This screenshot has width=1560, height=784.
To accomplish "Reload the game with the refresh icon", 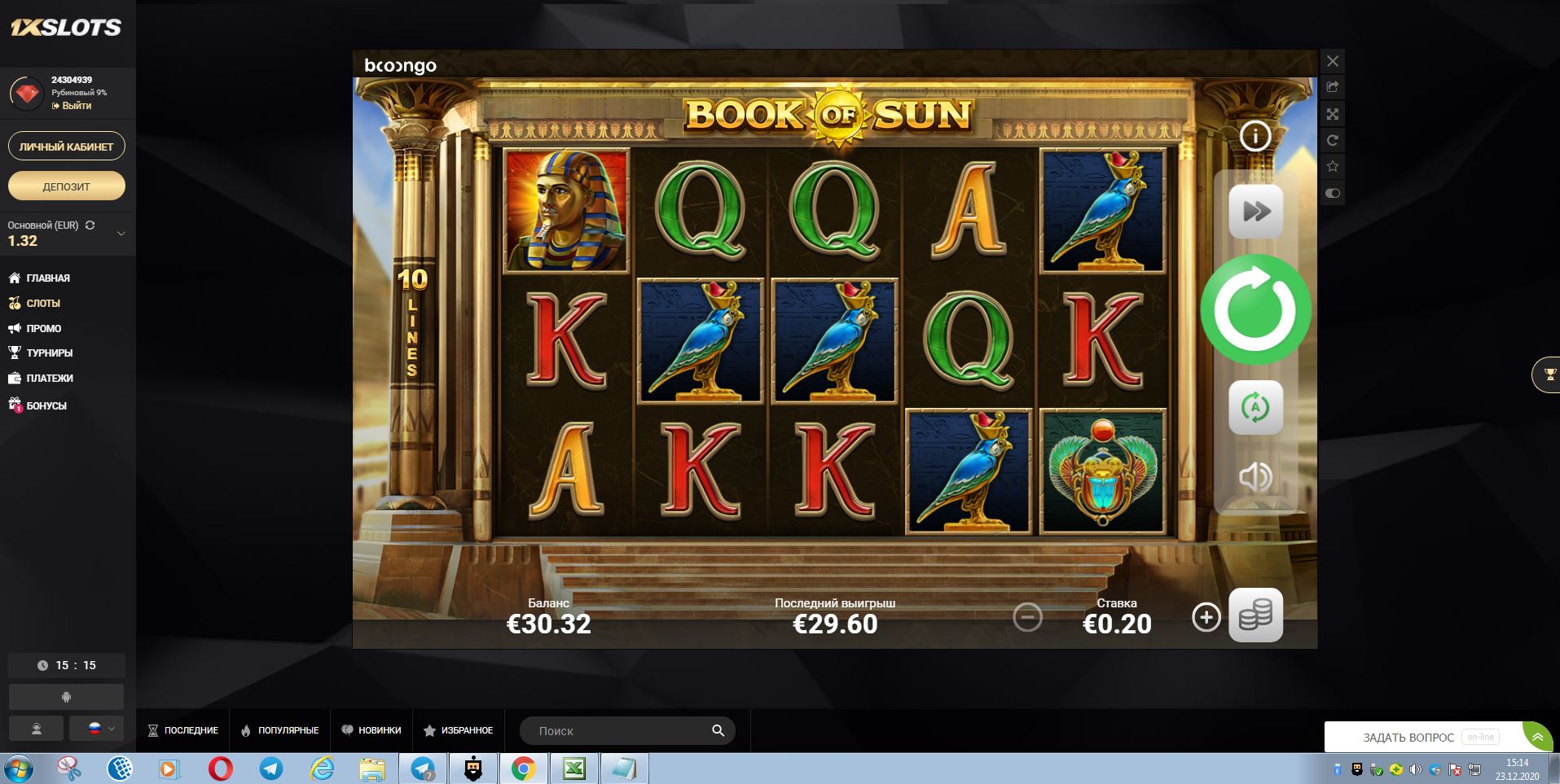I will click(1333, 141).
